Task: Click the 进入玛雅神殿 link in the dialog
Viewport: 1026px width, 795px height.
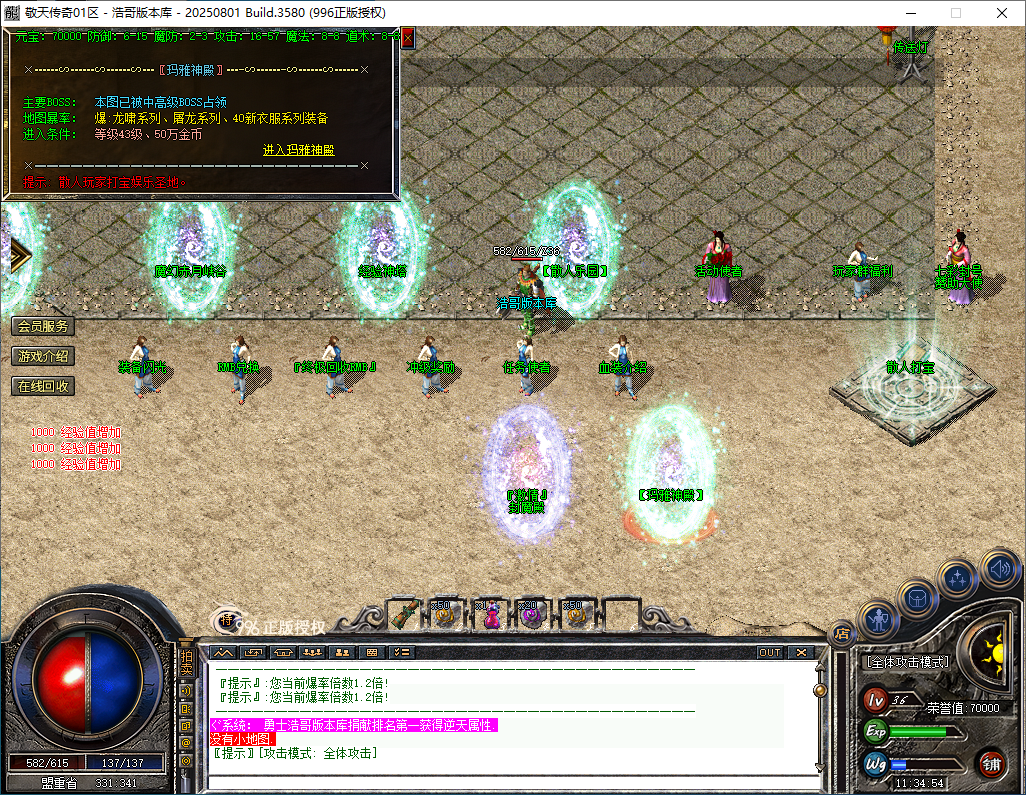Action: tap(298, 150)
